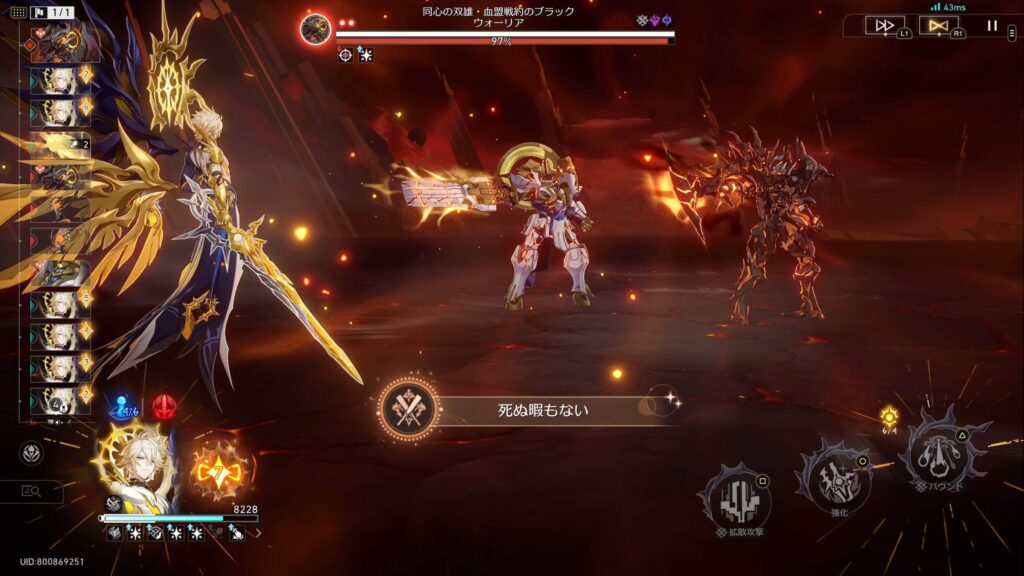Open the grid menu icon in the corner
Viewport: 1024px width, 576px height.
coord(18,13)
